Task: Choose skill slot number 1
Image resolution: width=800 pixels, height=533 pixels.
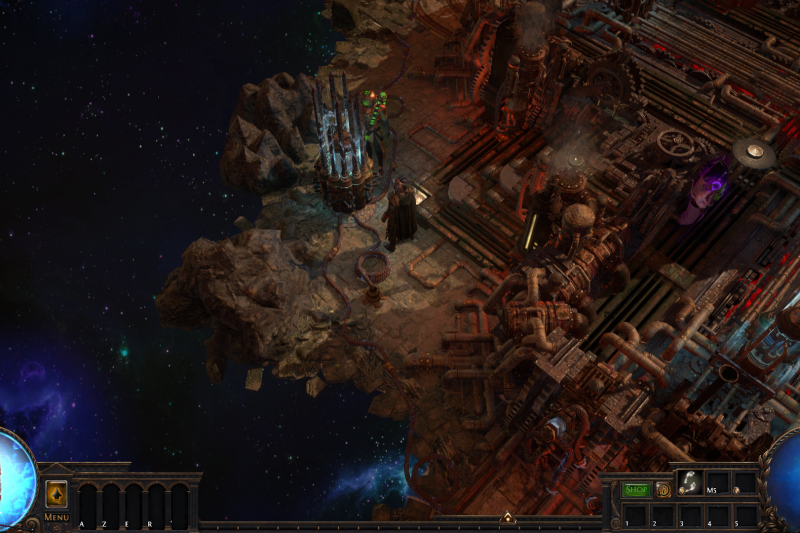Action: (x=635, y=515)
